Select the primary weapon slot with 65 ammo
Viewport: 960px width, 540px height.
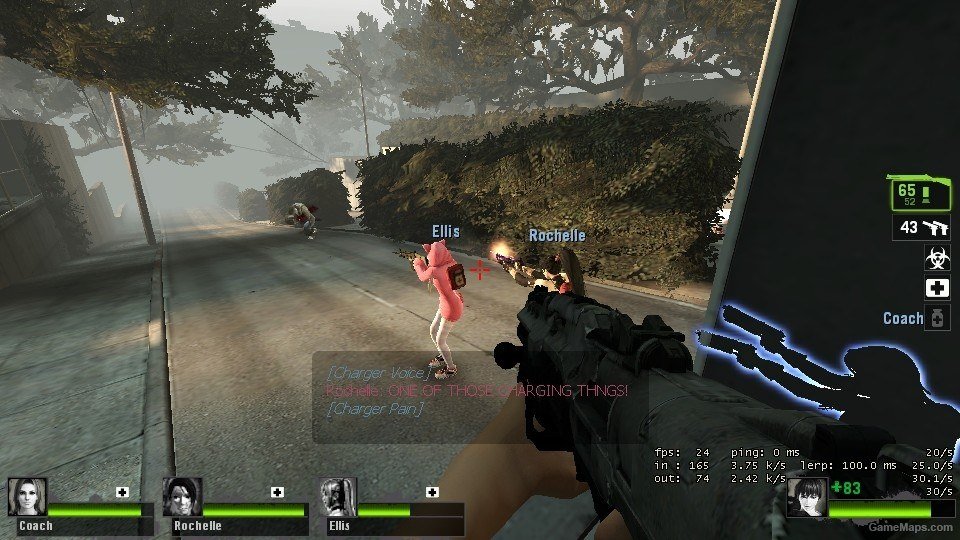tap(917, 193)
